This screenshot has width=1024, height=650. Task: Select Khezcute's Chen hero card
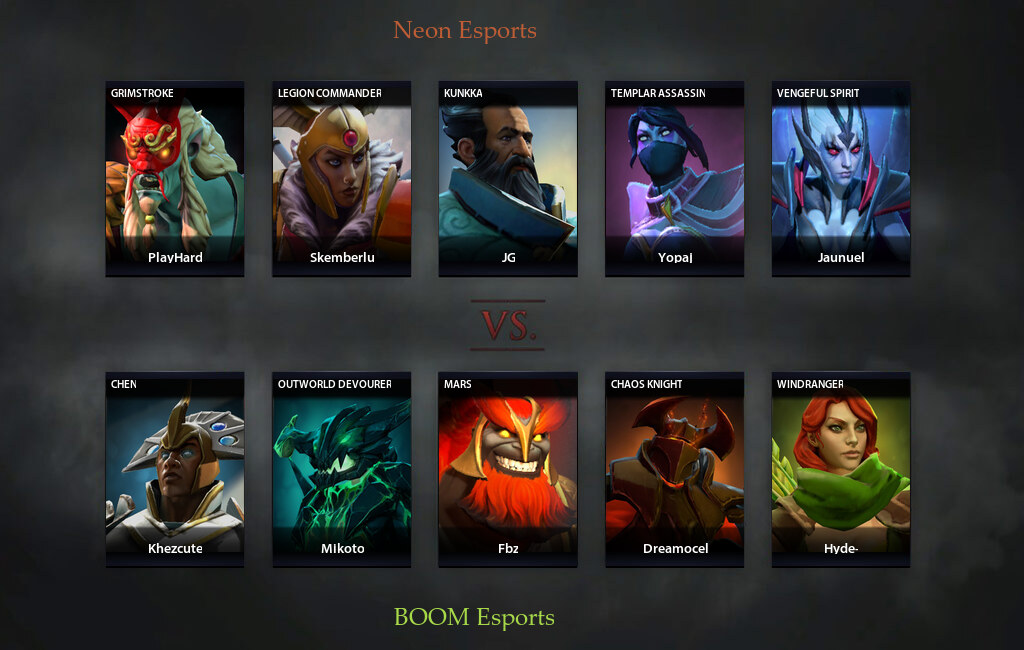pyautogui.click(x=175, y=469)
